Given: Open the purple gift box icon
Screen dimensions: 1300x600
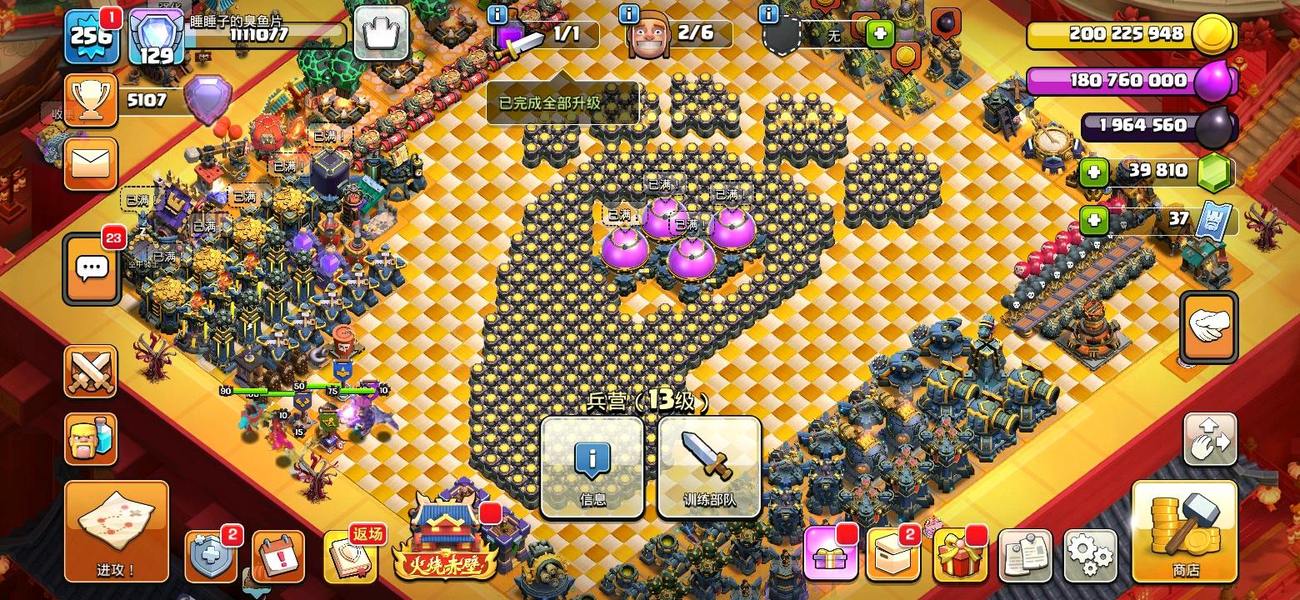Looking at the screenshot, I should click(829, 556).
